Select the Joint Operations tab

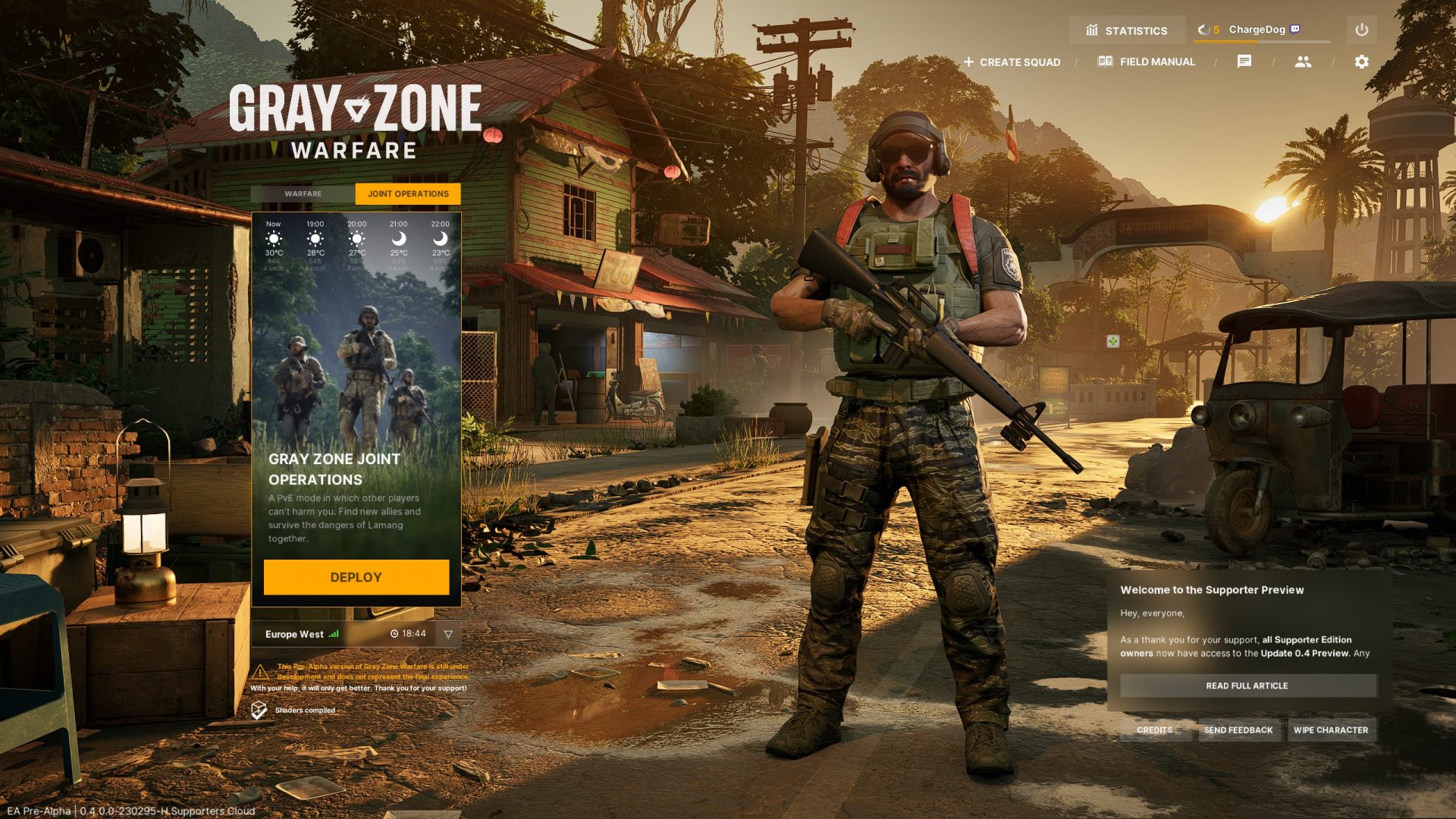click(x=408, y=194)
